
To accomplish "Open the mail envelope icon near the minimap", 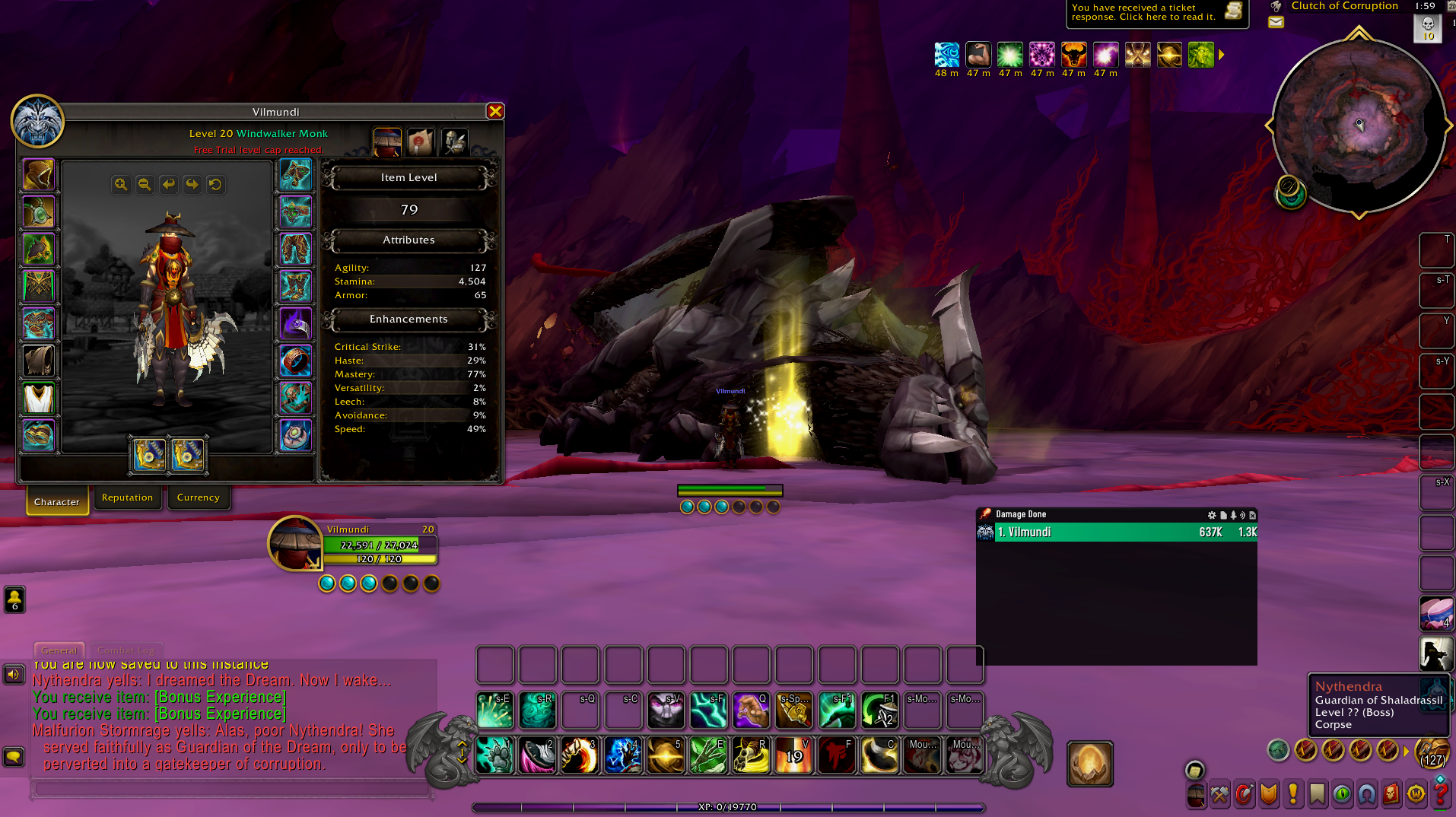I will click(1276, 22).
